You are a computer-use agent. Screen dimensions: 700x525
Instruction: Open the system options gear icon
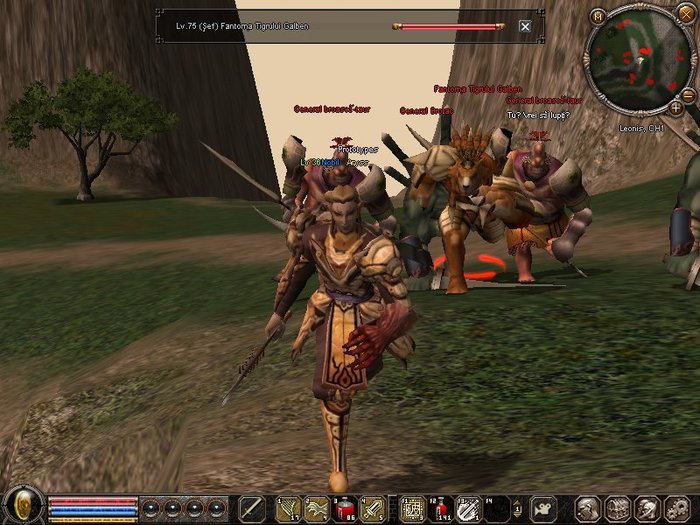click(676, 508)
